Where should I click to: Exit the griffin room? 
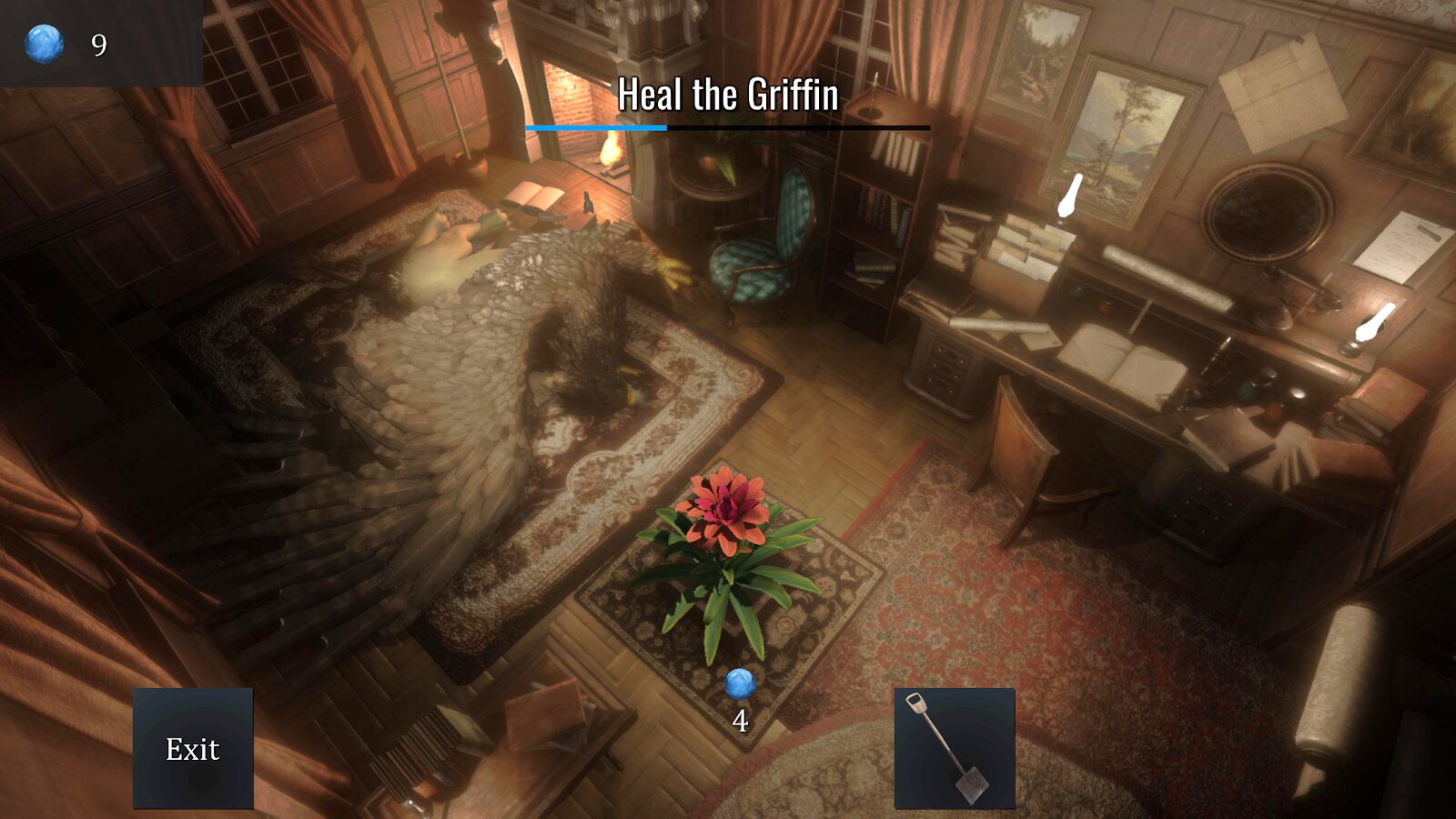(193, 748)
